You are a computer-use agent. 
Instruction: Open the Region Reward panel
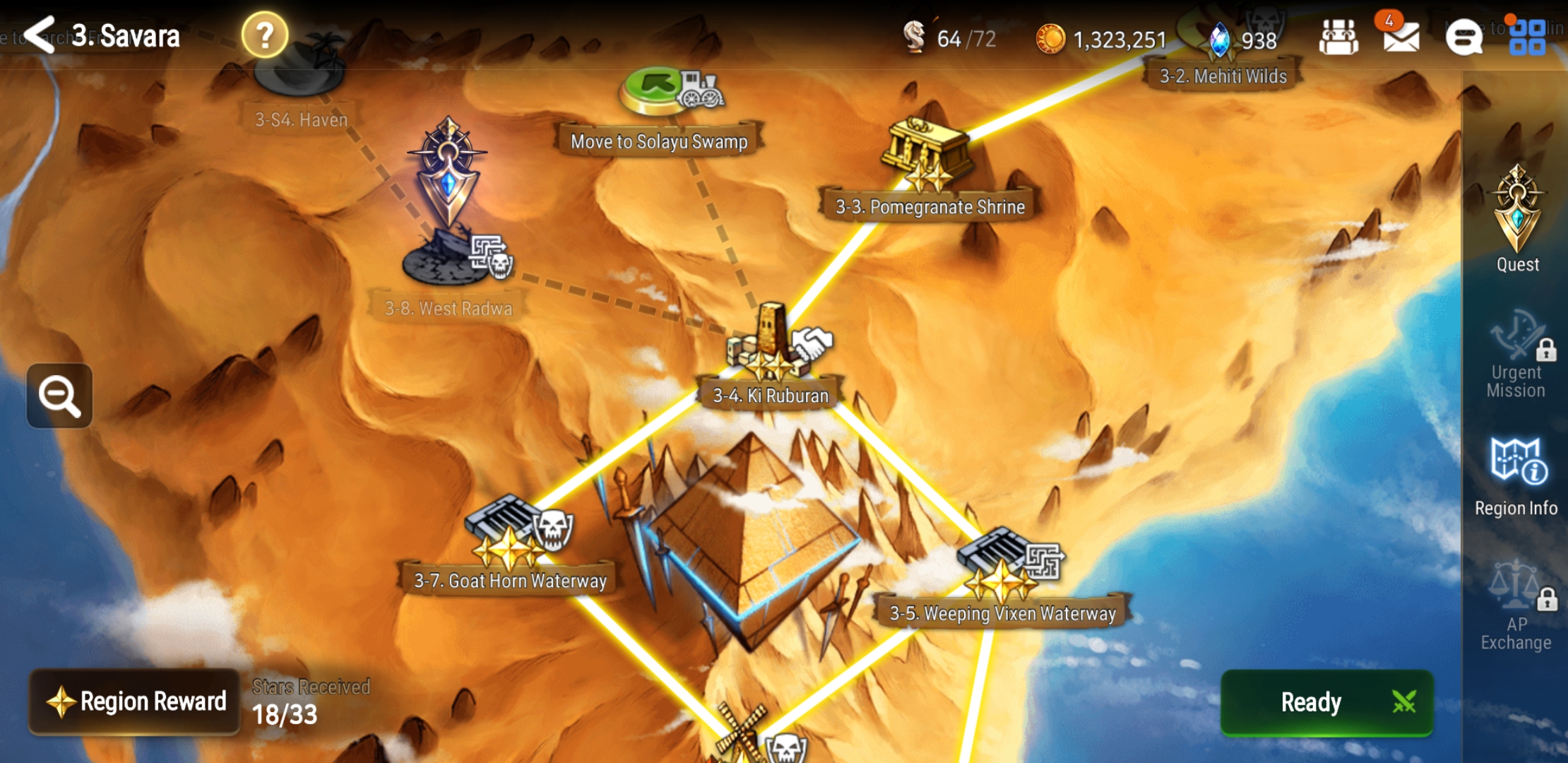coord(136,702)
